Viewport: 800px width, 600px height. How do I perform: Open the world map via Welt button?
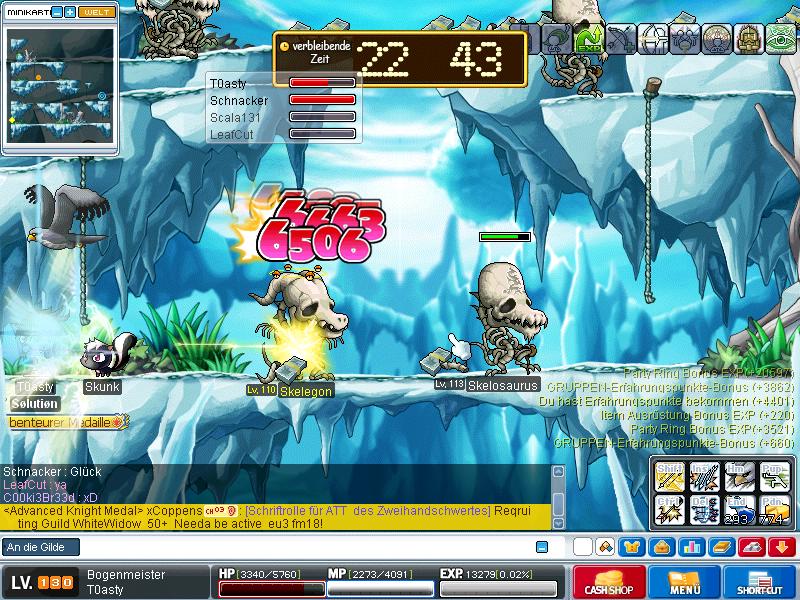pos(97,11)
